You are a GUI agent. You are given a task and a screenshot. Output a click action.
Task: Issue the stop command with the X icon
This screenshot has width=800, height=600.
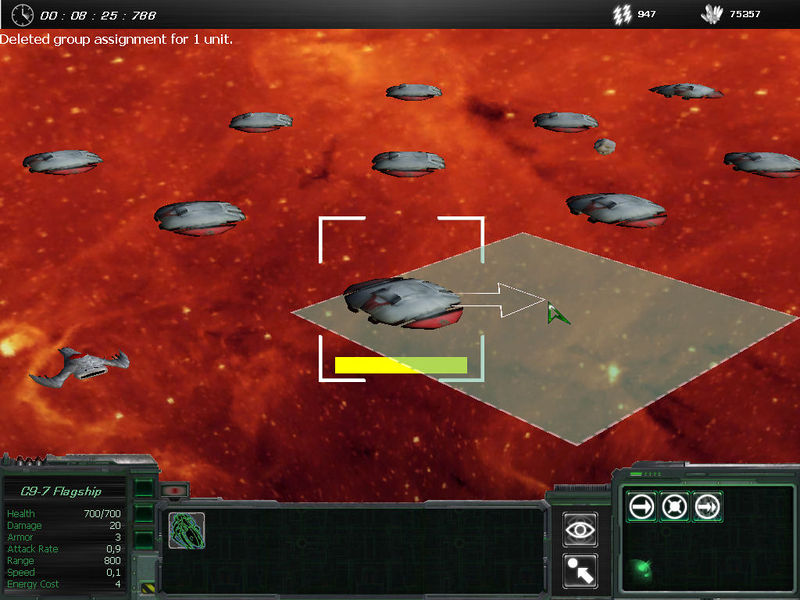point(674,507)
